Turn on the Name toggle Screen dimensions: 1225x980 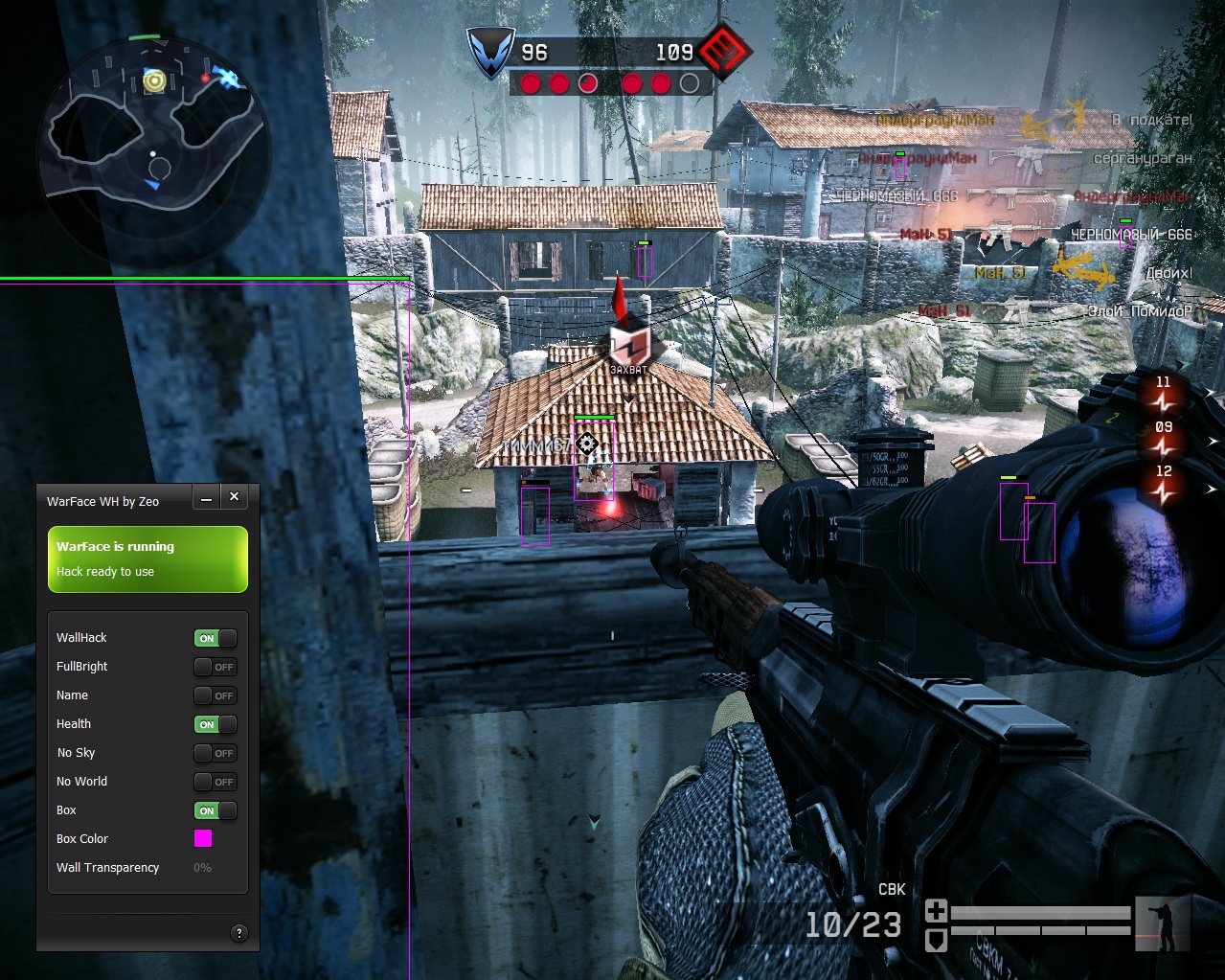coord(216,695)
